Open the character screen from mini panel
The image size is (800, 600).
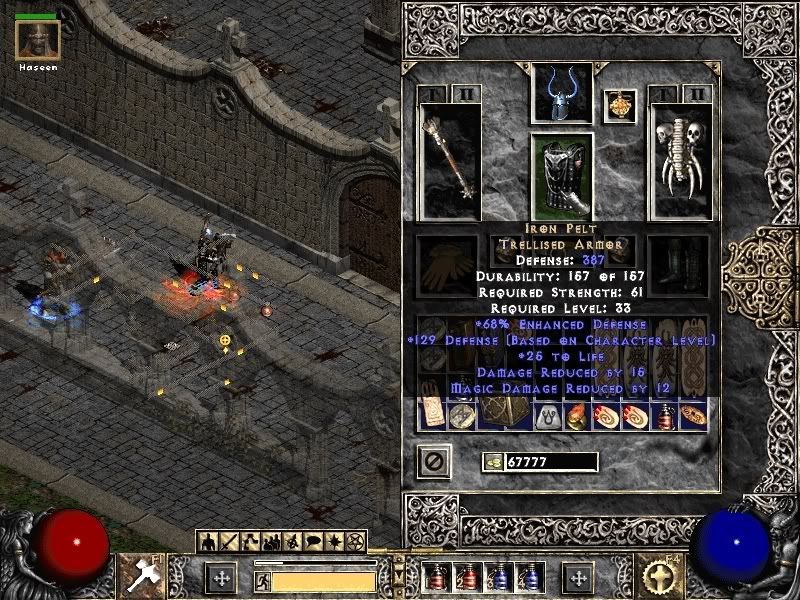(209, 542)
